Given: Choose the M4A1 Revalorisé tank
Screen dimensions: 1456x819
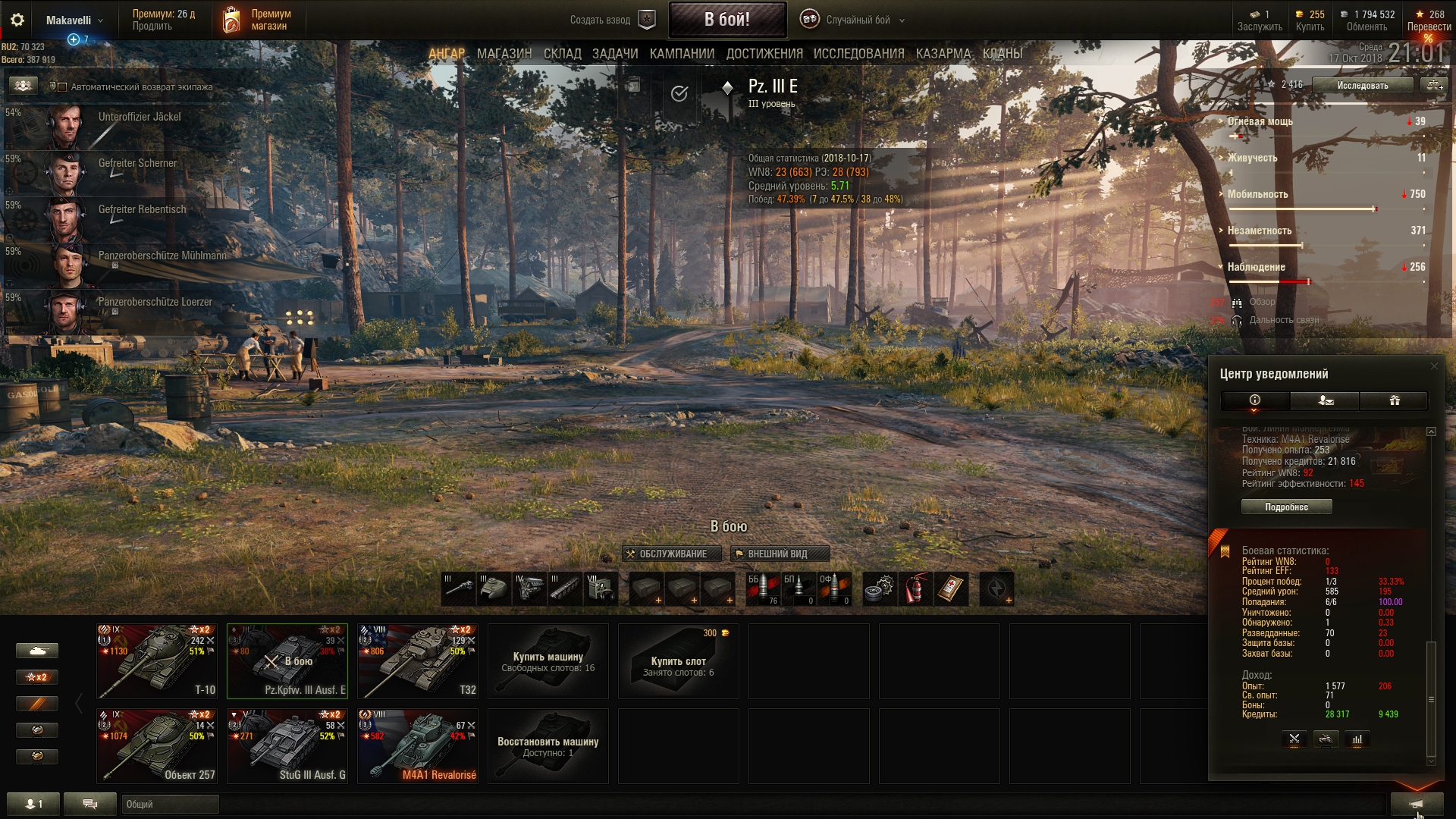Looking at the screenshot, I should (418, 745).
